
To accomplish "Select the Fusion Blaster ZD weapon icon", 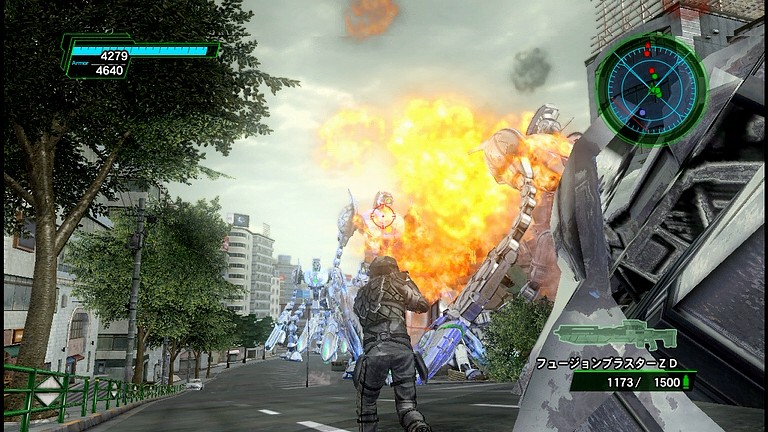I will tap(614, 336).
